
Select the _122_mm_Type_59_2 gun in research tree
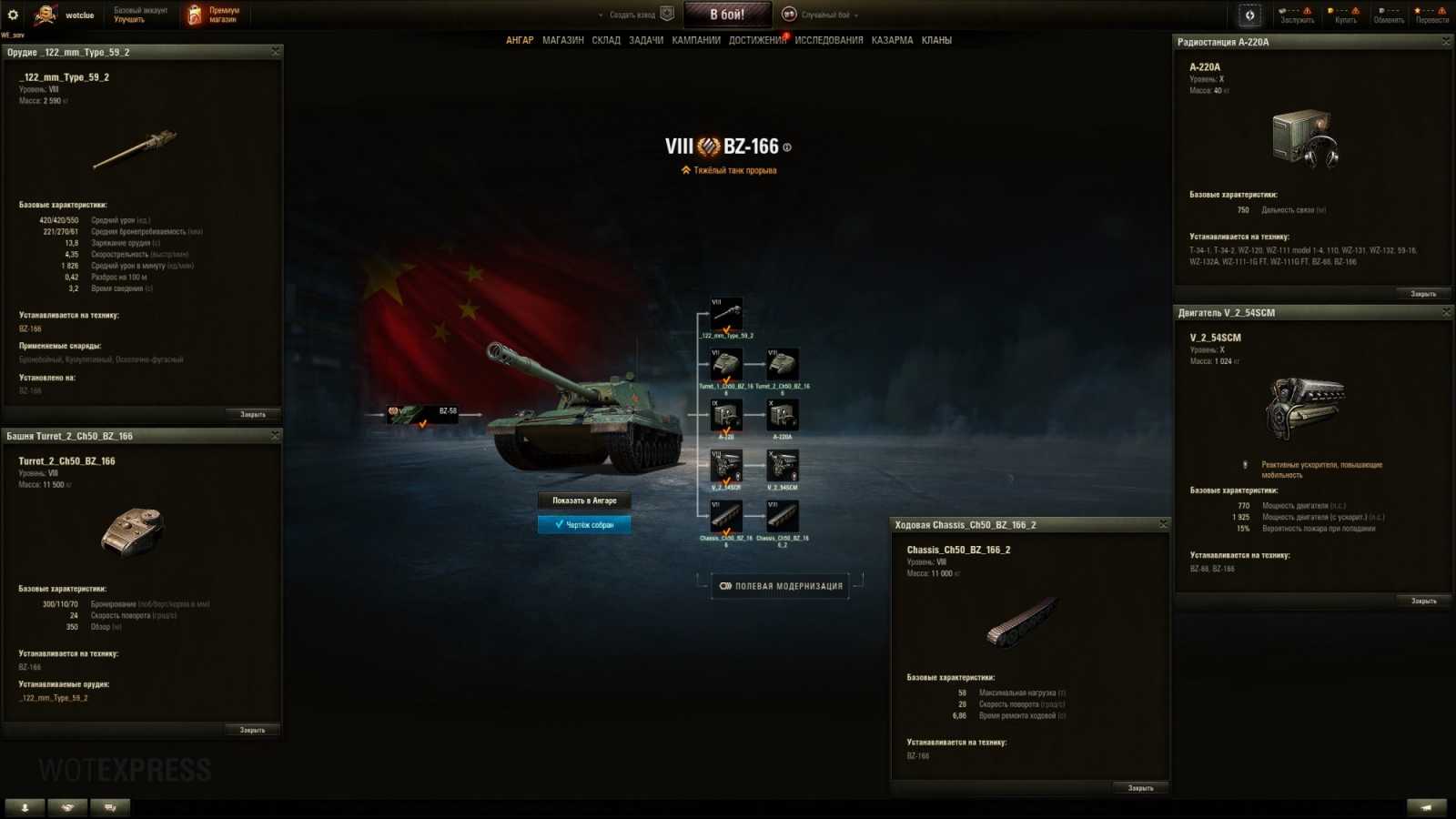728,312
